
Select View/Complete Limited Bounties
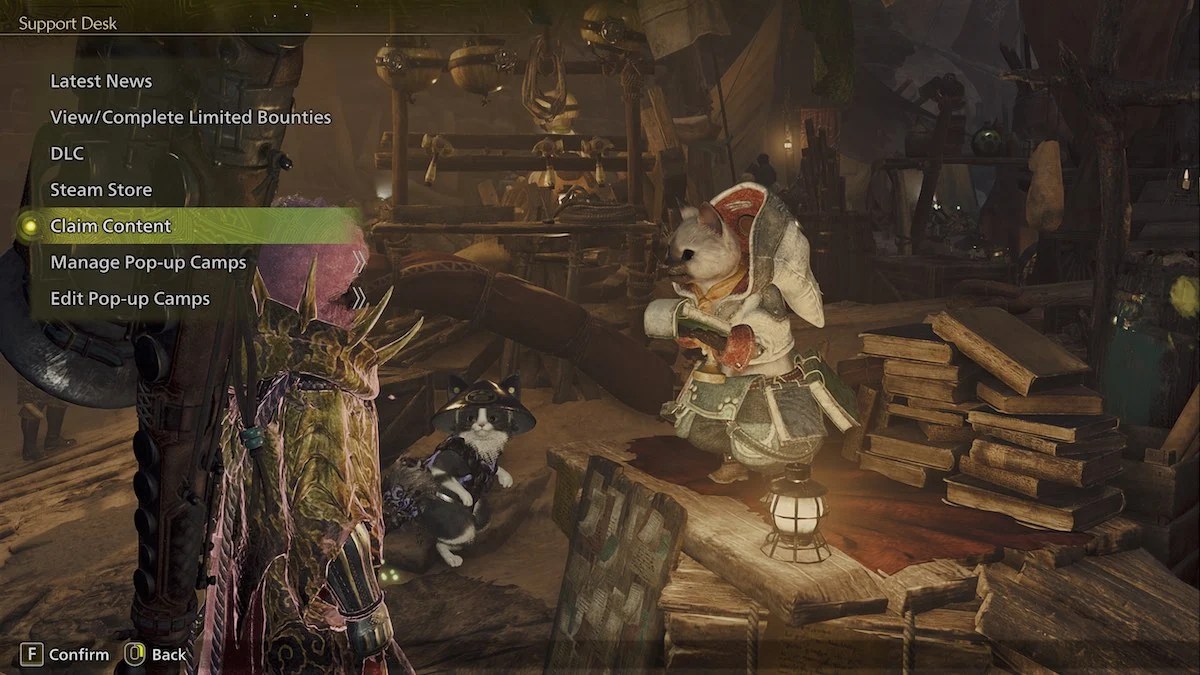[190, 117]
